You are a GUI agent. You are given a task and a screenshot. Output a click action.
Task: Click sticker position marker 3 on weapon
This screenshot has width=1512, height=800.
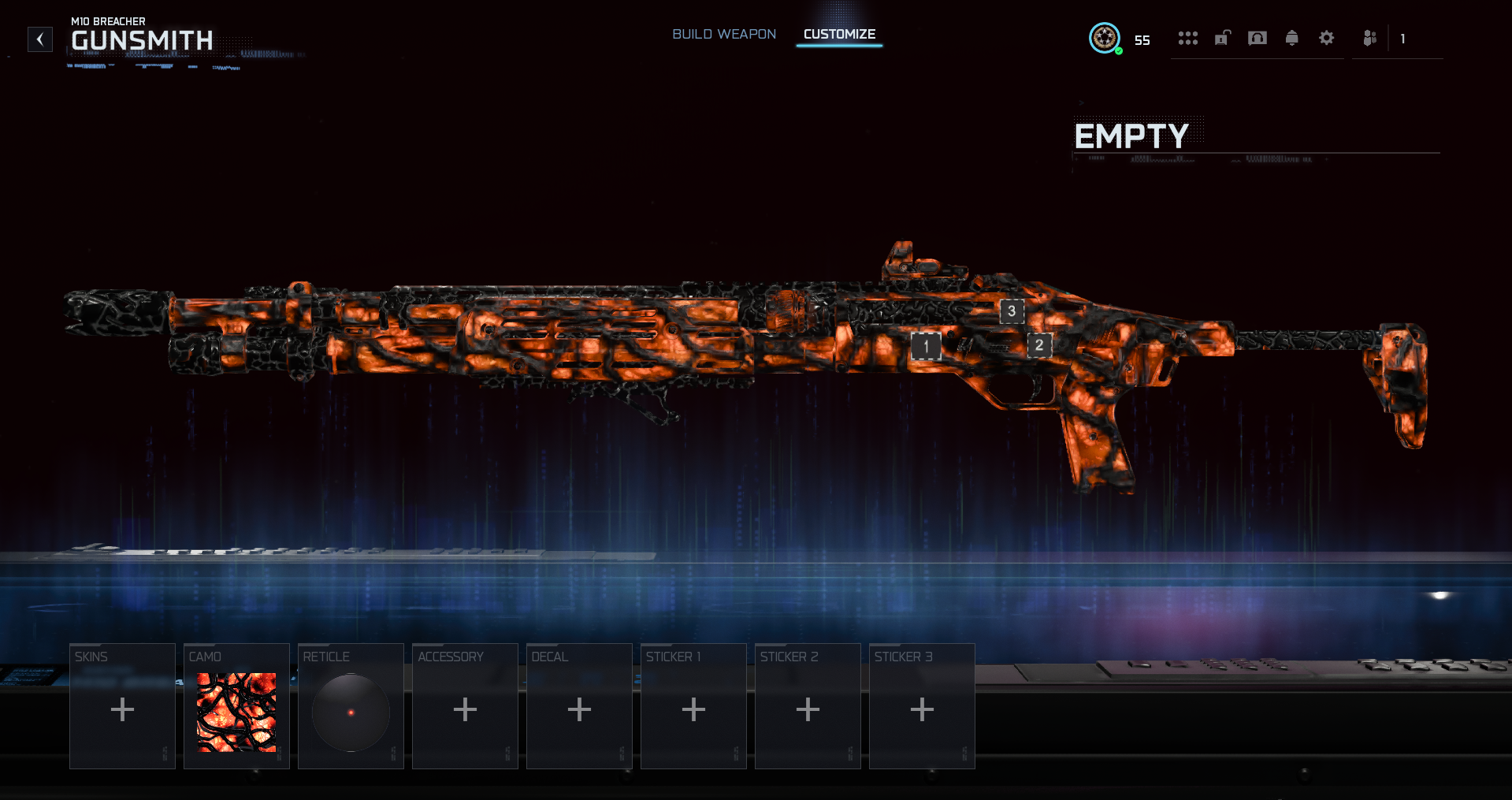coord(1012,311)
